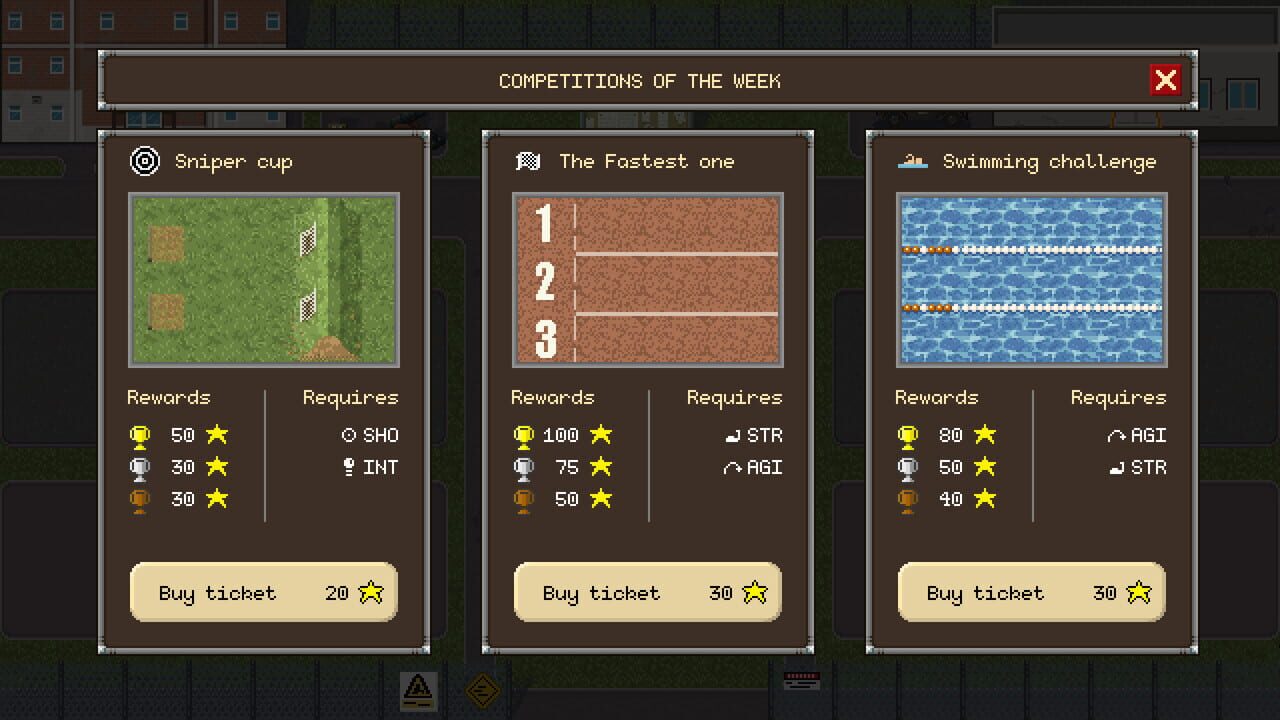Select the swimming pool preview image
Screen dimensions: 1280x720
tap(1031, 280)
